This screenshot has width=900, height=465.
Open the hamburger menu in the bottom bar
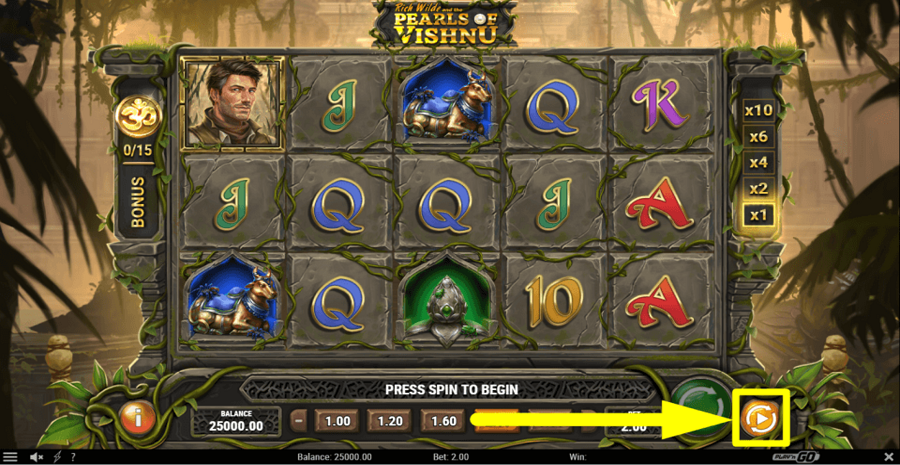pyautogui.click(x=10, y=457)
